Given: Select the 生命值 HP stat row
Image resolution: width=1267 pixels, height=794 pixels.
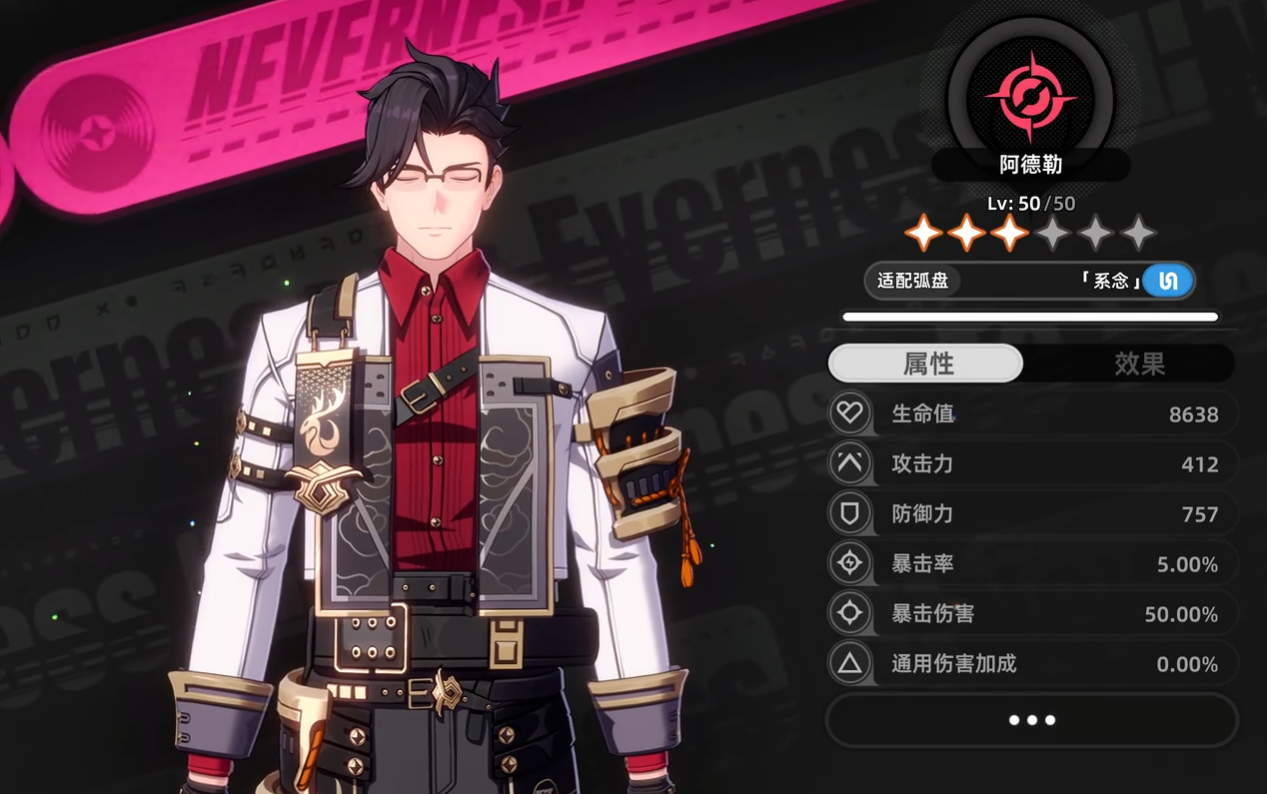Looking at the screenshot, I should 1033,414.
